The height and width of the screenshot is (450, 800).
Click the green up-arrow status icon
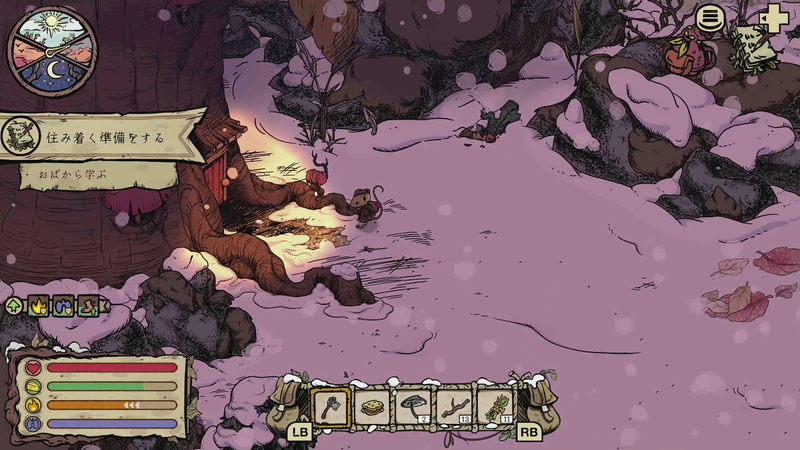(15, 306)
